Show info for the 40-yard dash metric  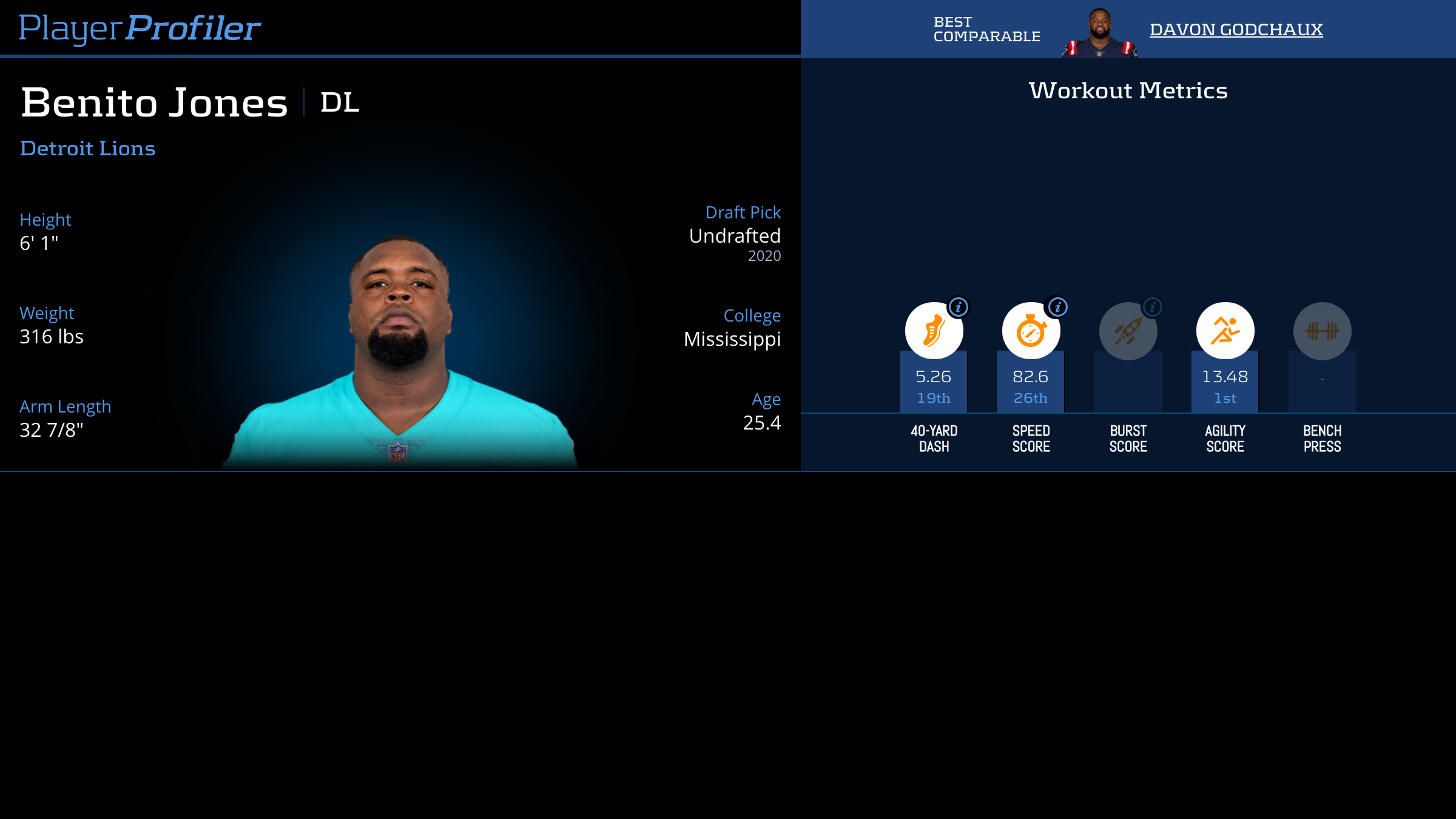(x=959, y=308)
